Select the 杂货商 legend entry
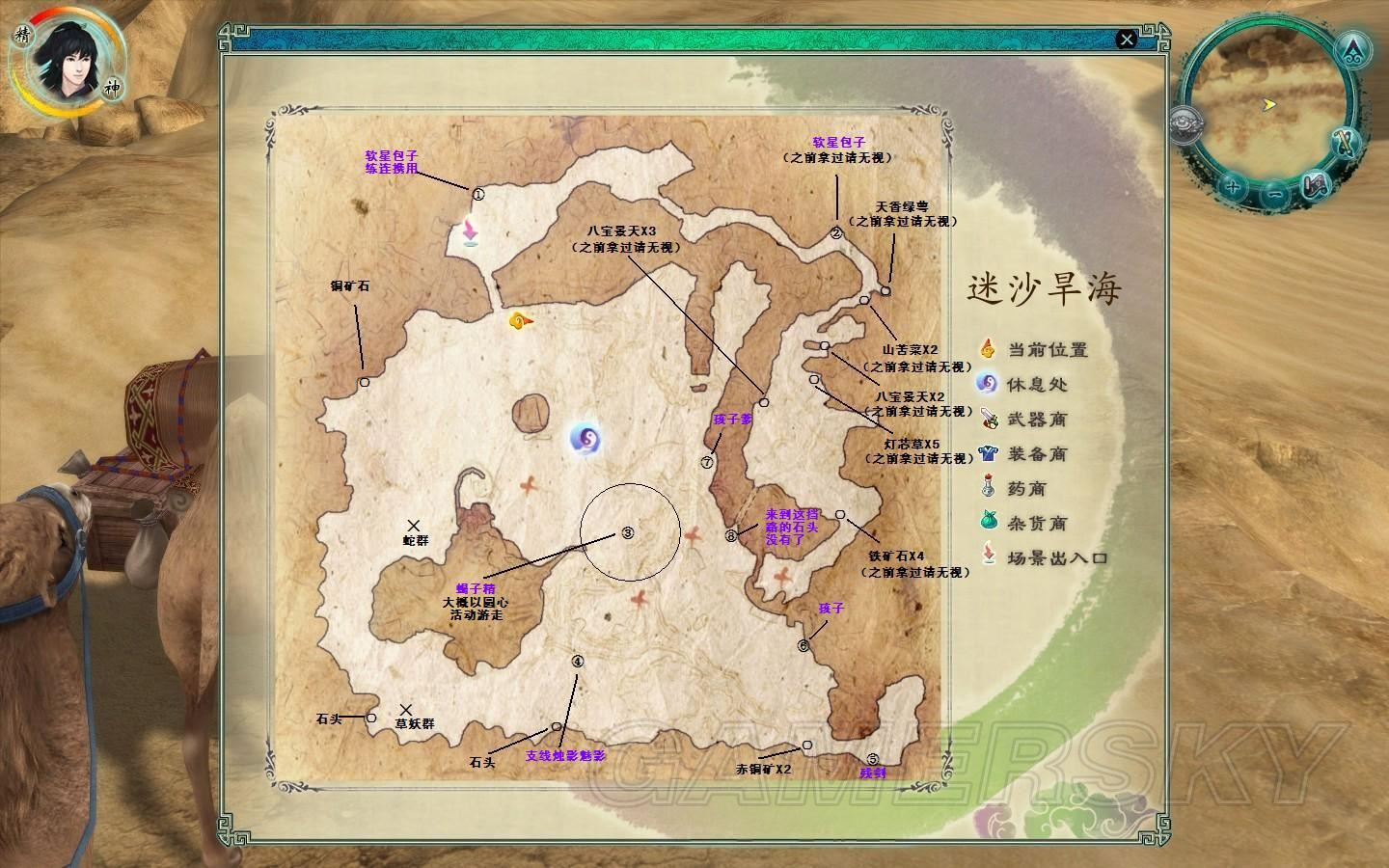Viewport: 1389px width, 868px height. tap(1036, 523)
